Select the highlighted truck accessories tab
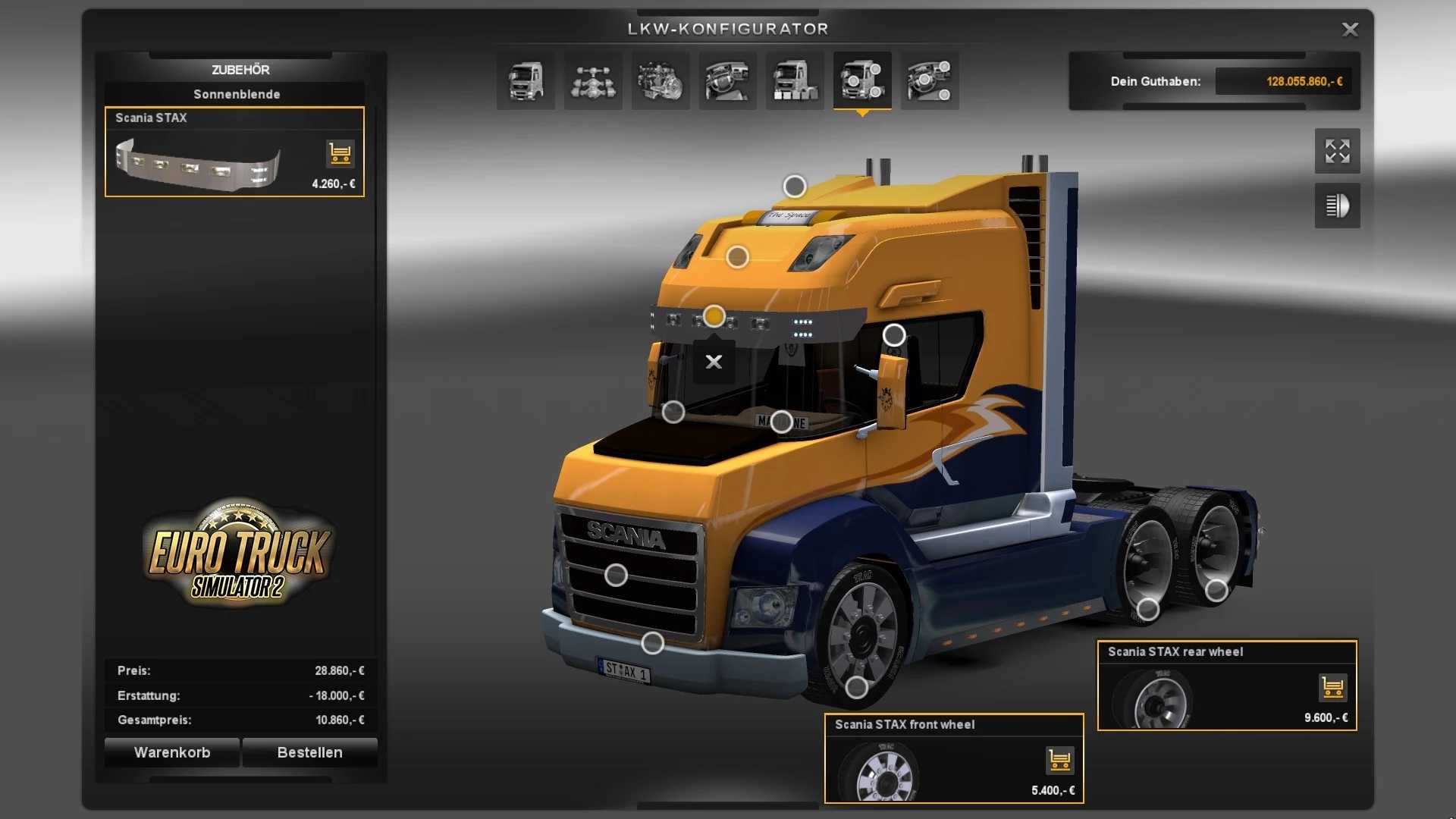The width and height of the screenshot is (1456, 819). coord(862,81)
